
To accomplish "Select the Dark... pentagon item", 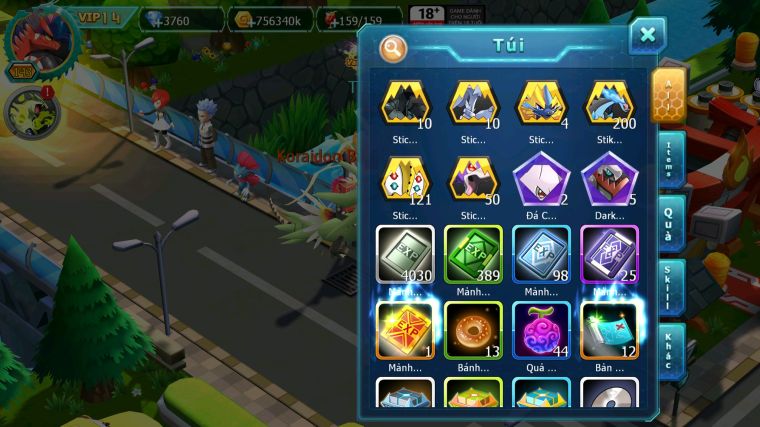I will tap(609, 180).
